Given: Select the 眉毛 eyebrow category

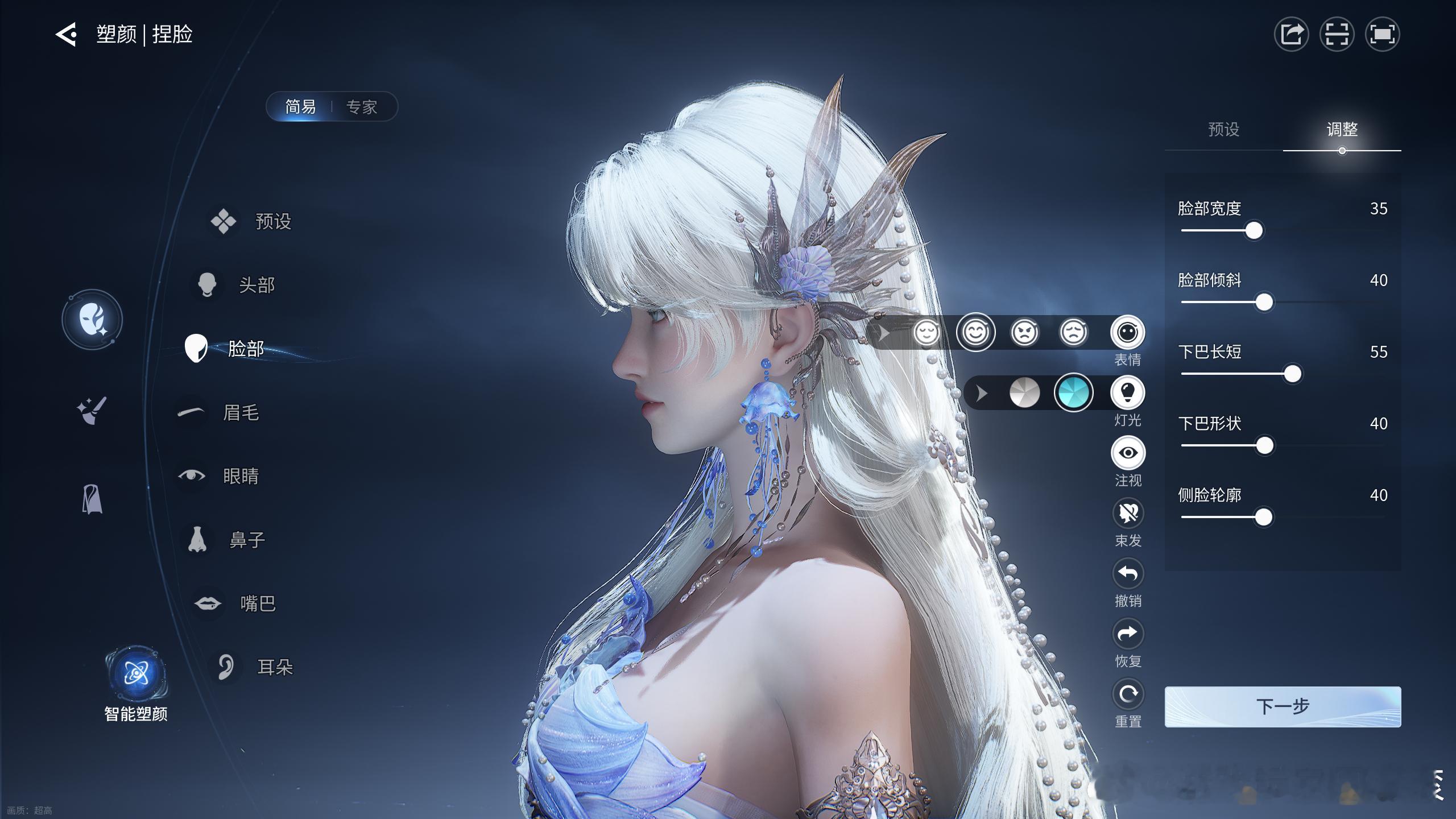Looking at the screenshot, I should 240,412.
